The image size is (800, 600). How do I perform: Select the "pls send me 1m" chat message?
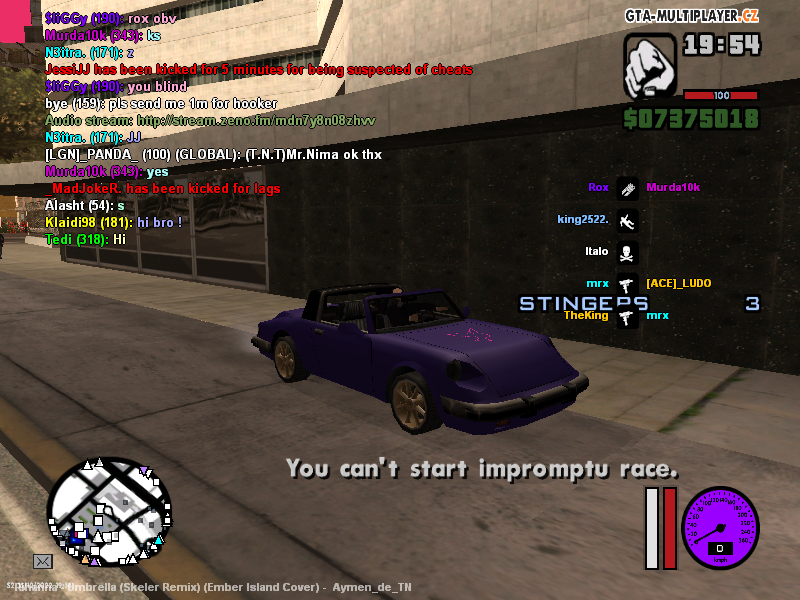tap(161, 104)
